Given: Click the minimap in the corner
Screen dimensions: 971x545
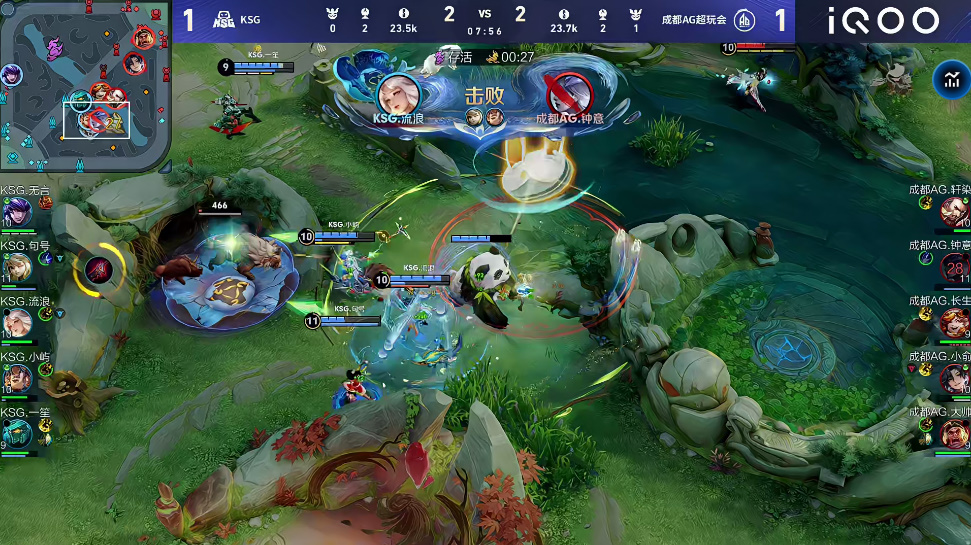Looking at the screenshot, I should coord(85,85).
